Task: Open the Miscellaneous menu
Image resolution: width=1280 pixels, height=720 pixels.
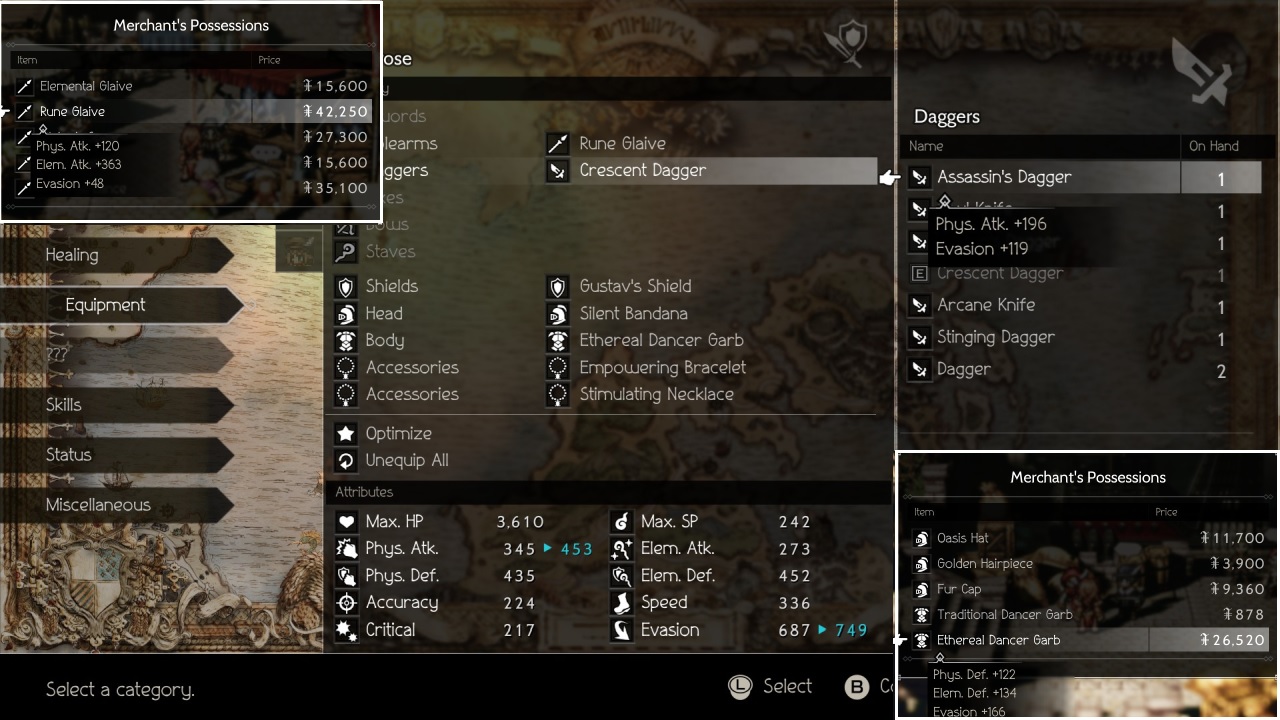Action: click(98, 505)
